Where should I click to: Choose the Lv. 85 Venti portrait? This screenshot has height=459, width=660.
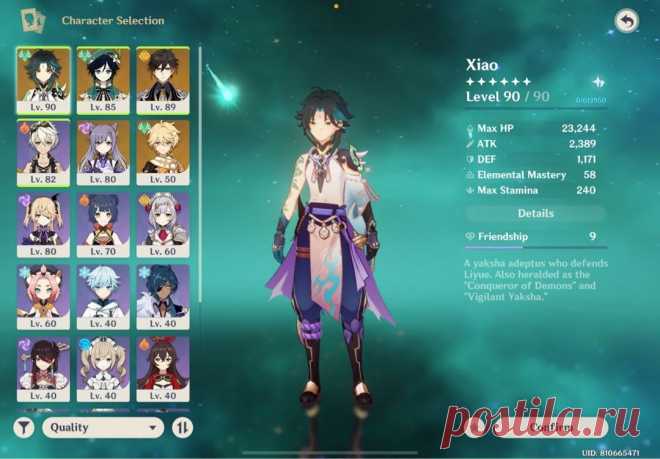103,79
